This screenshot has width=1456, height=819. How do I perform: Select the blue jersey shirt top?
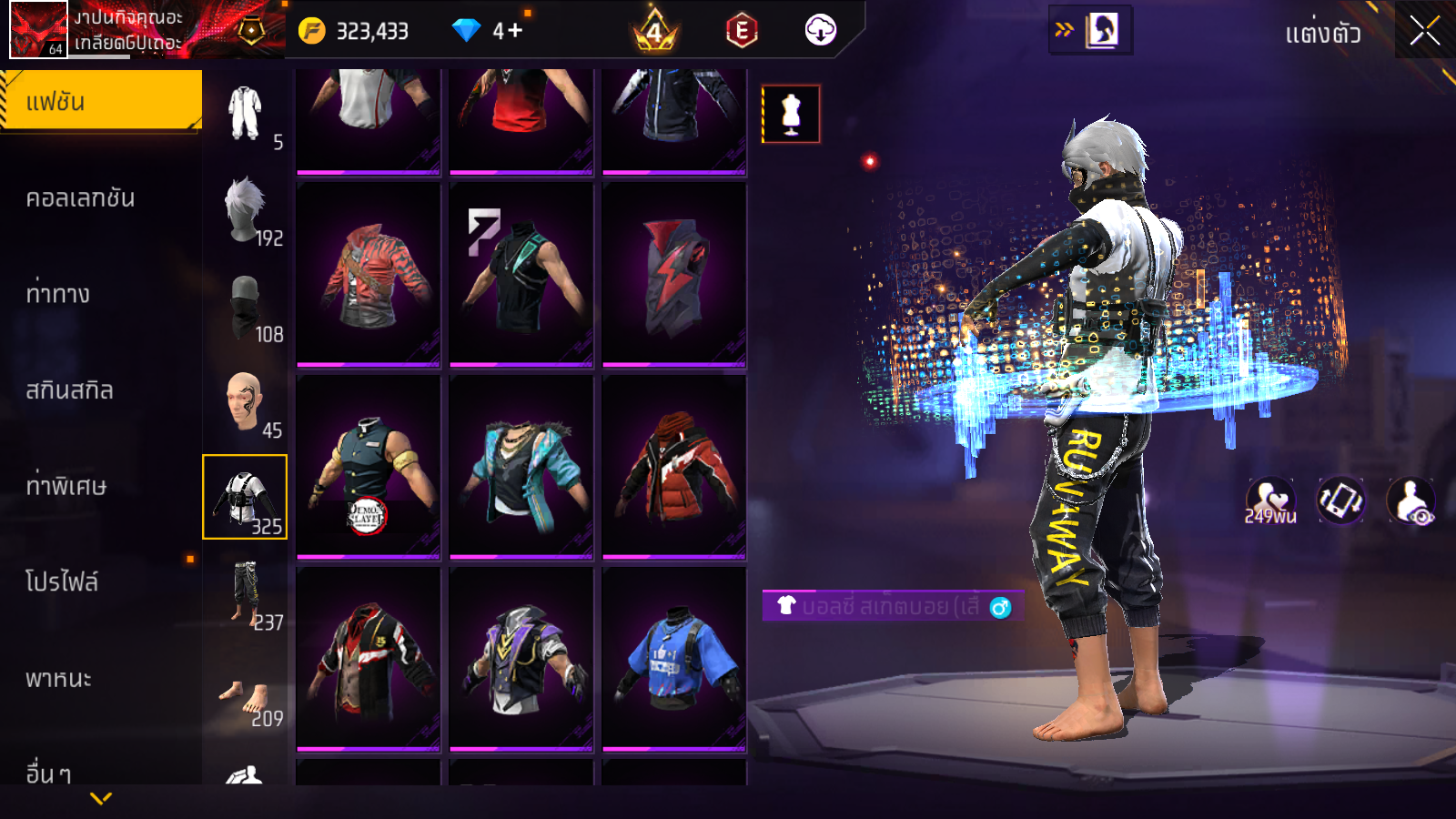[674, 659]
